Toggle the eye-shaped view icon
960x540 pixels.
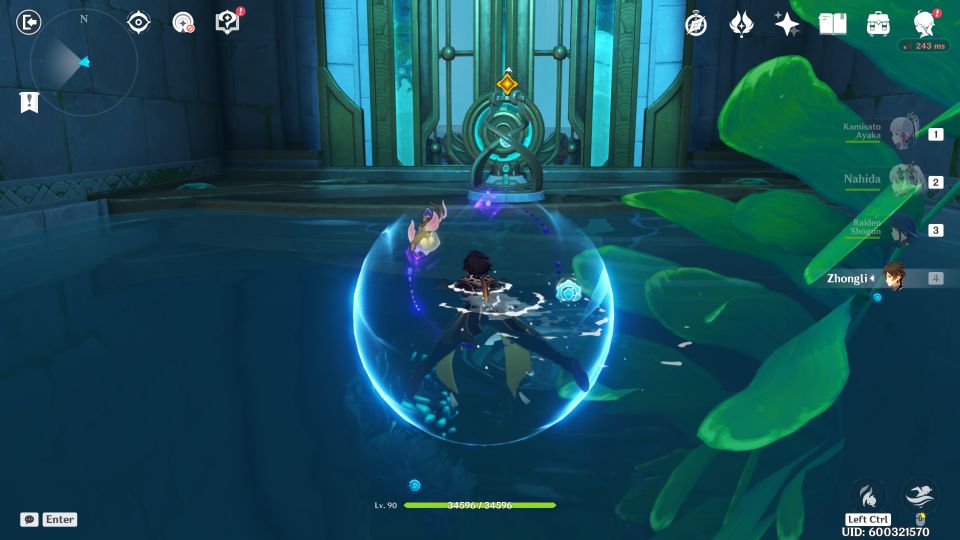coord(138,22)
